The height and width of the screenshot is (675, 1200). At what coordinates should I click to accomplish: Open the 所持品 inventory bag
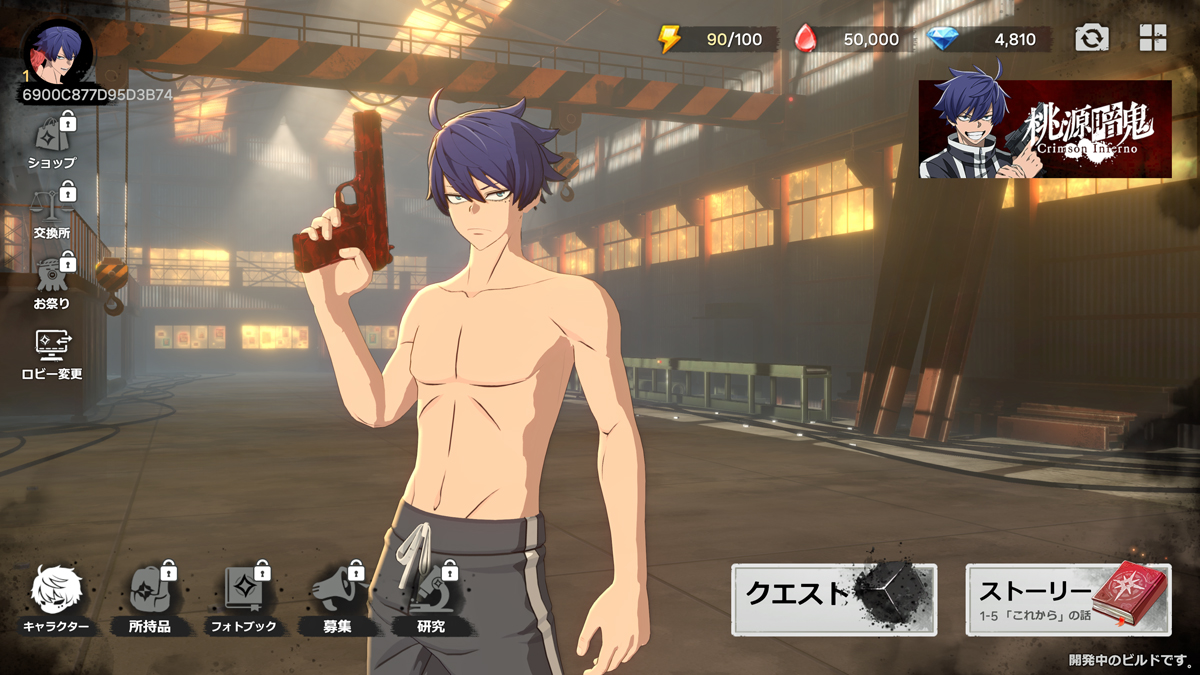tap(150, 600)
